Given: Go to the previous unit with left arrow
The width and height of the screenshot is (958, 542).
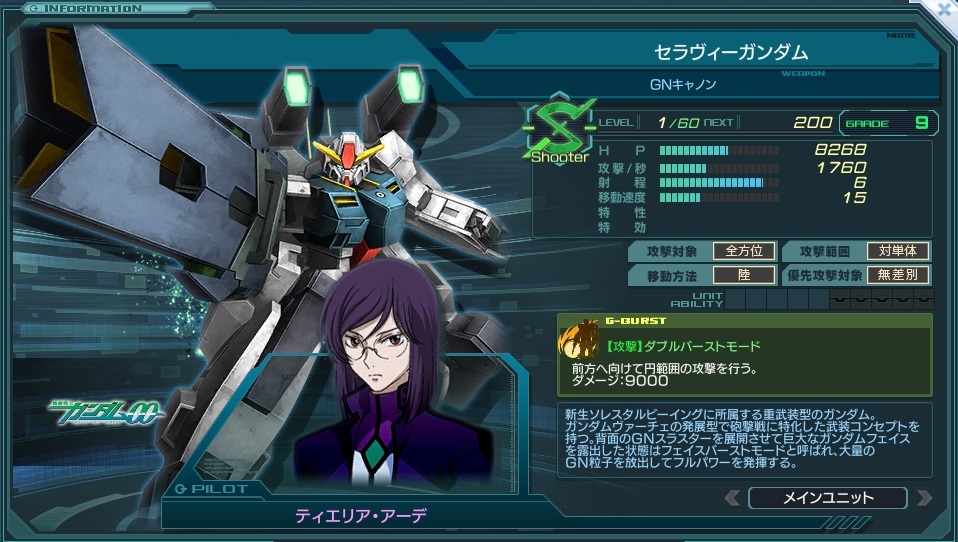Looking at the screenshot, I should (x=733, y=498).
